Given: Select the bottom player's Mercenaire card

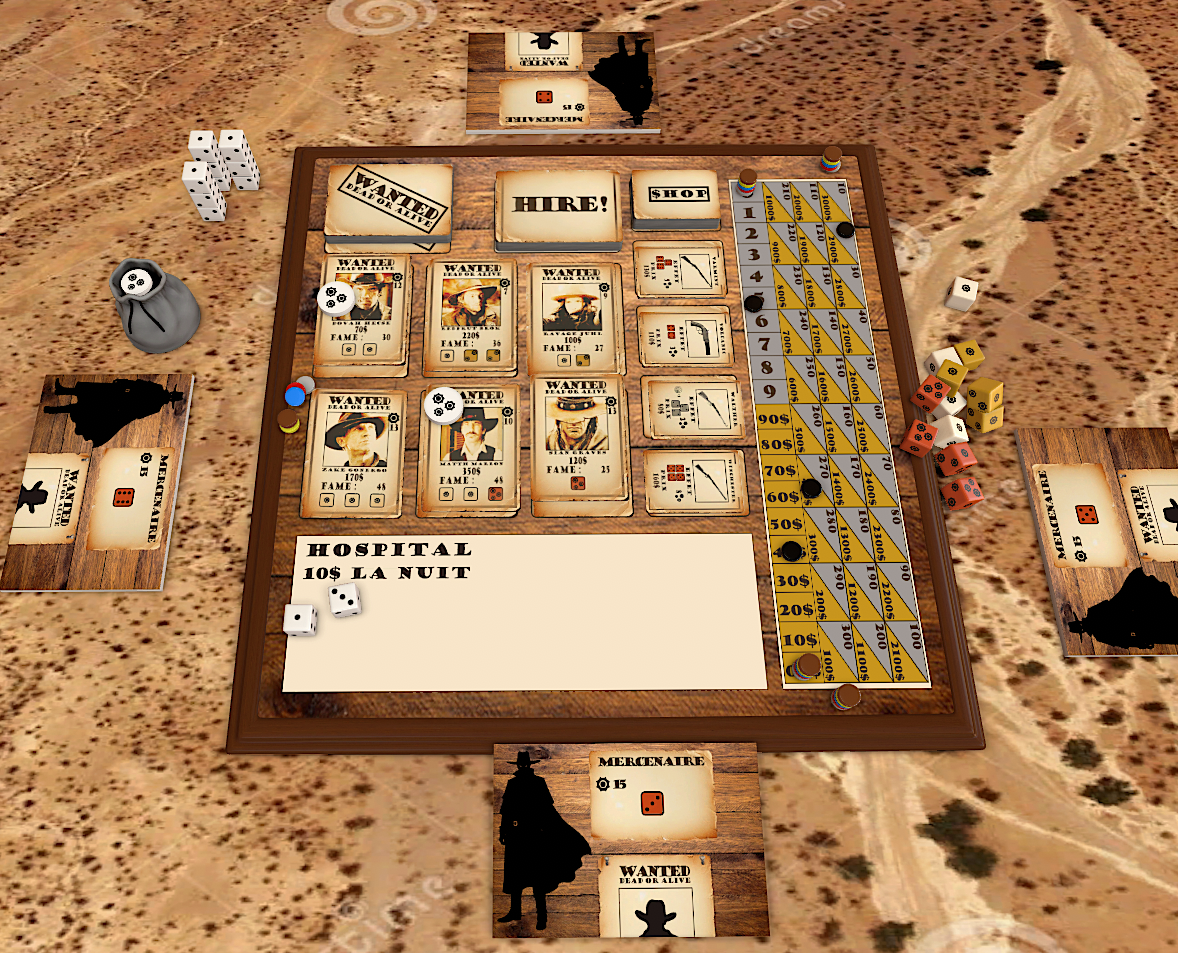Looking at the screenshot, I should click(652, 794).
